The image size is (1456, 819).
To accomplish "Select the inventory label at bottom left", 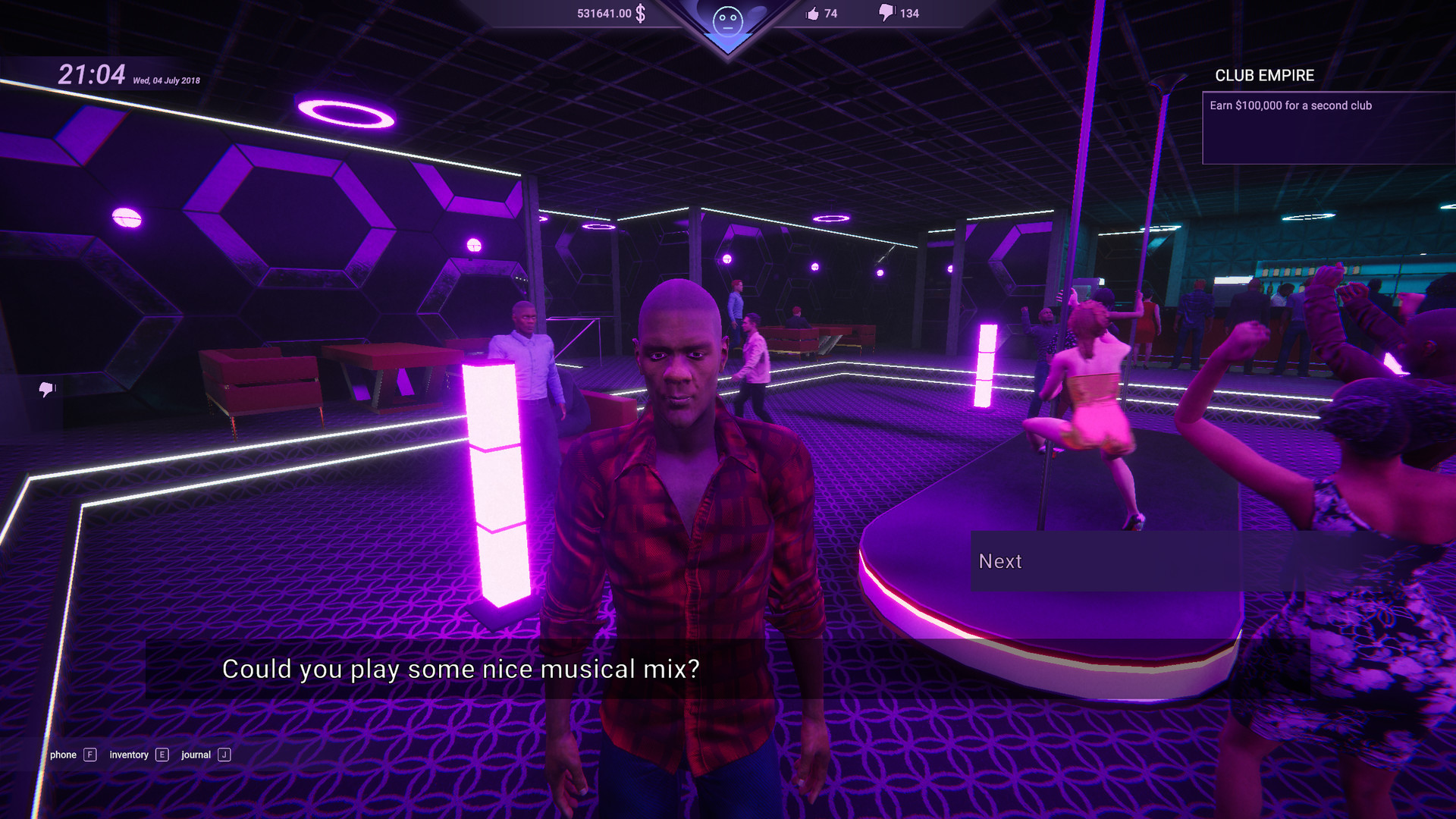I will (127, 755).
